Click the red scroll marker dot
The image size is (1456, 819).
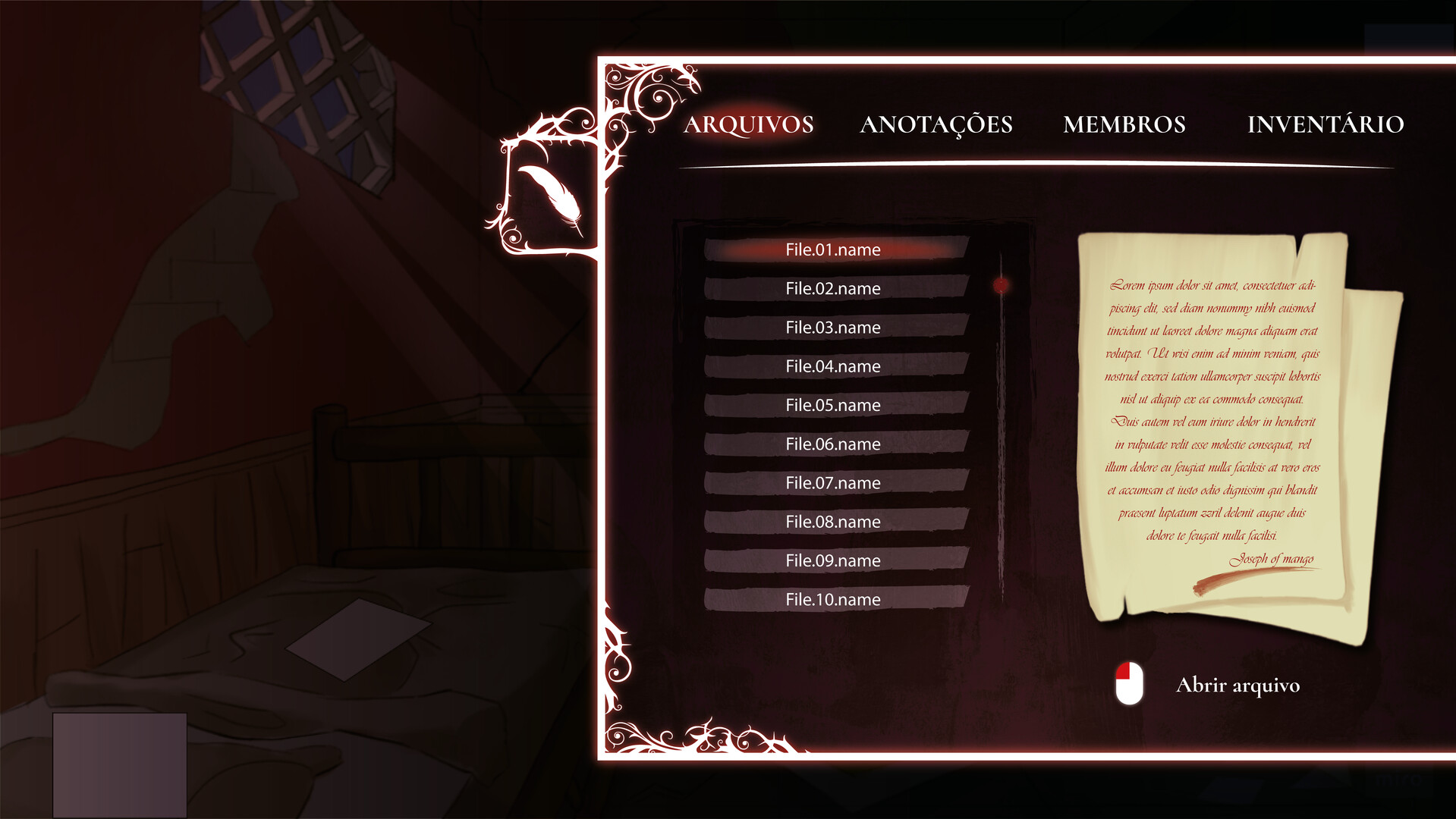(1002, 284)
